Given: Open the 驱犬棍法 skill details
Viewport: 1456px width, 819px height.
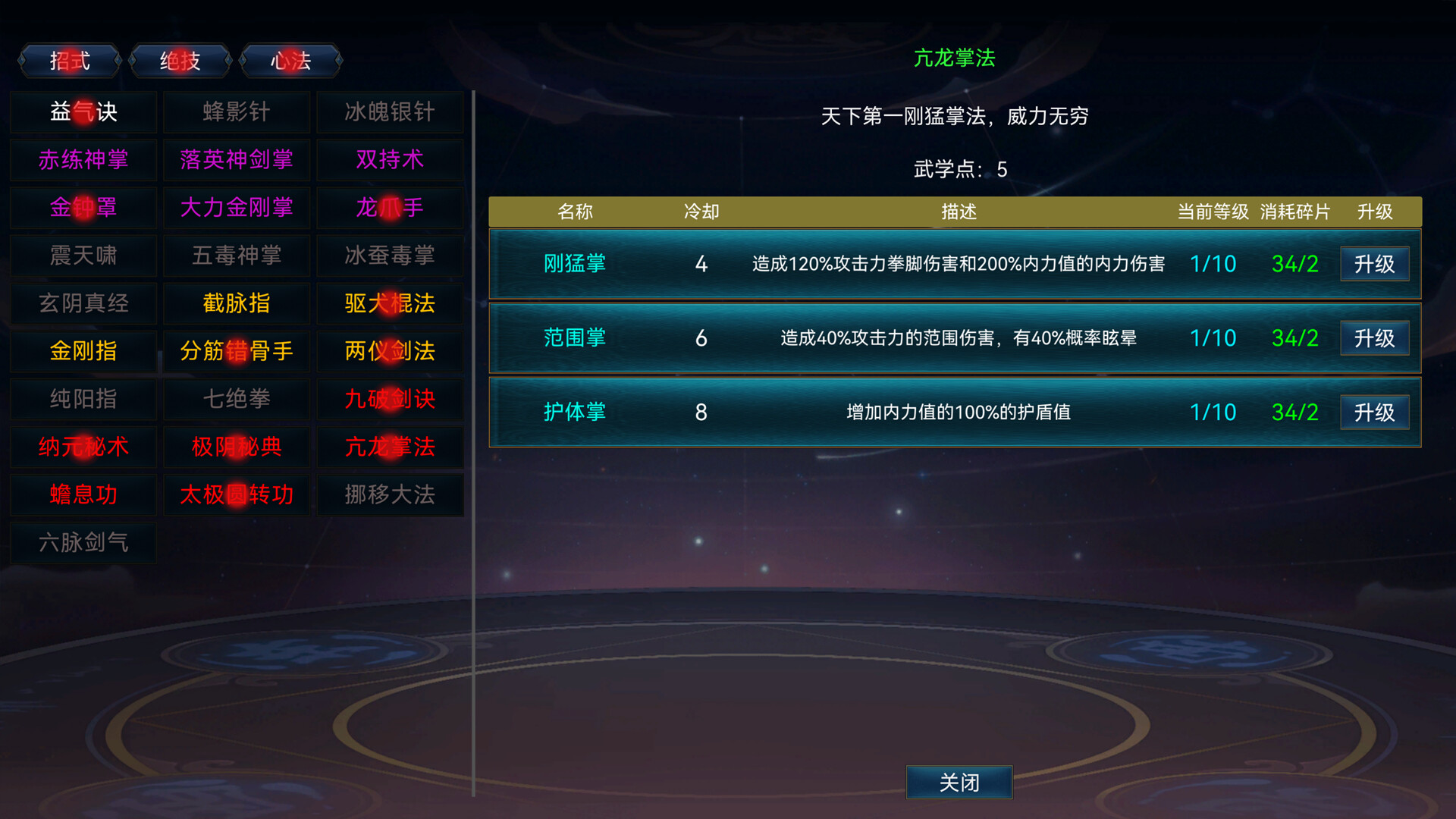Looking at the screenshot, I should tap(390, 303).
